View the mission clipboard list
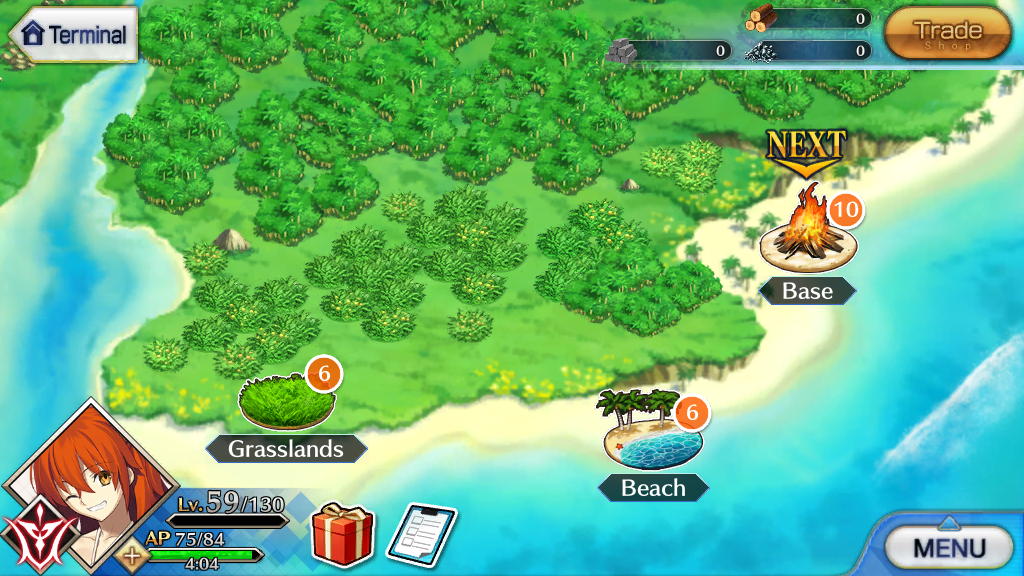This screenshot has height=576, width=1024. (421, 534)
